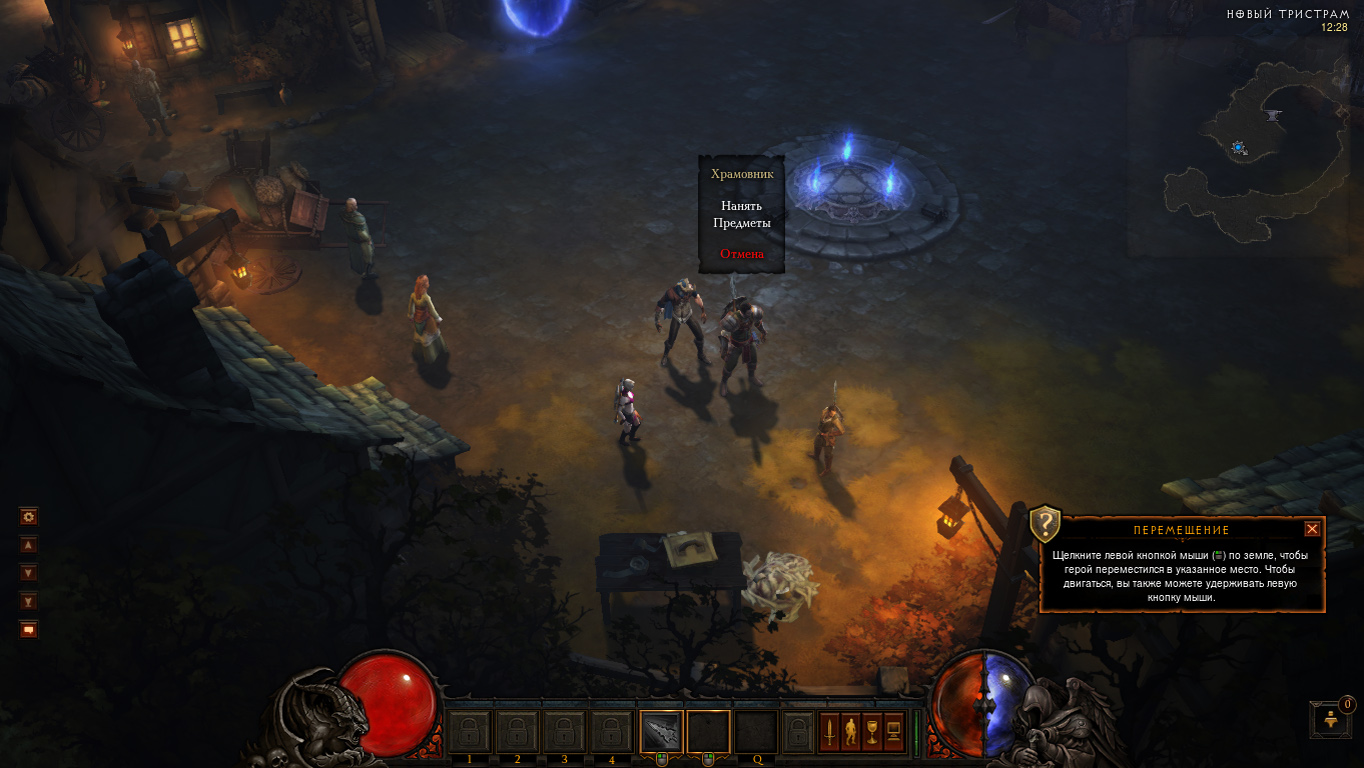
Task: Click the chat speech bubble button
Action: click(29, 629)
